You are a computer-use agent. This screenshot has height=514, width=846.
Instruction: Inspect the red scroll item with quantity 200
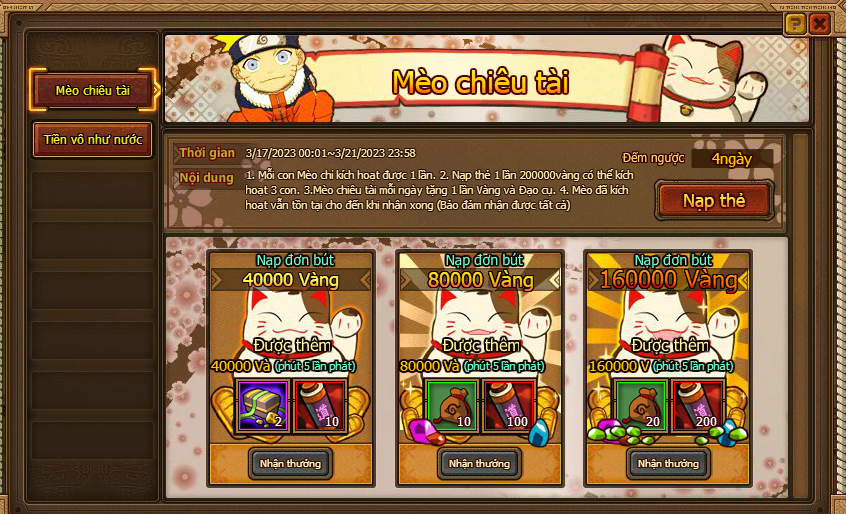699,405
